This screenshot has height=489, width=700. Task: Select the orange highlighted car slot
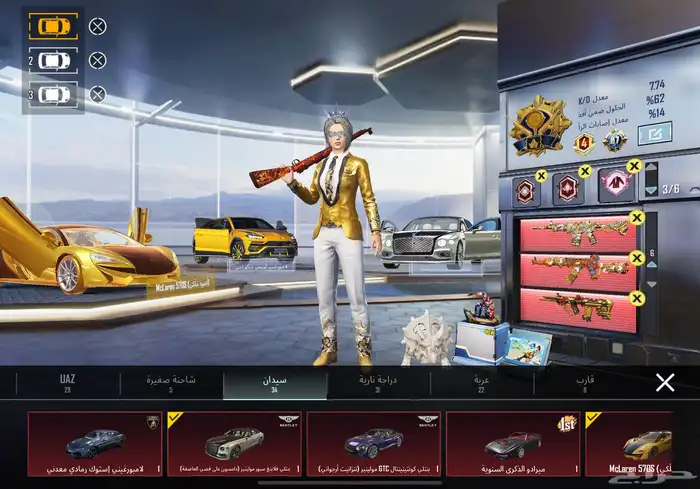(53, 27)
